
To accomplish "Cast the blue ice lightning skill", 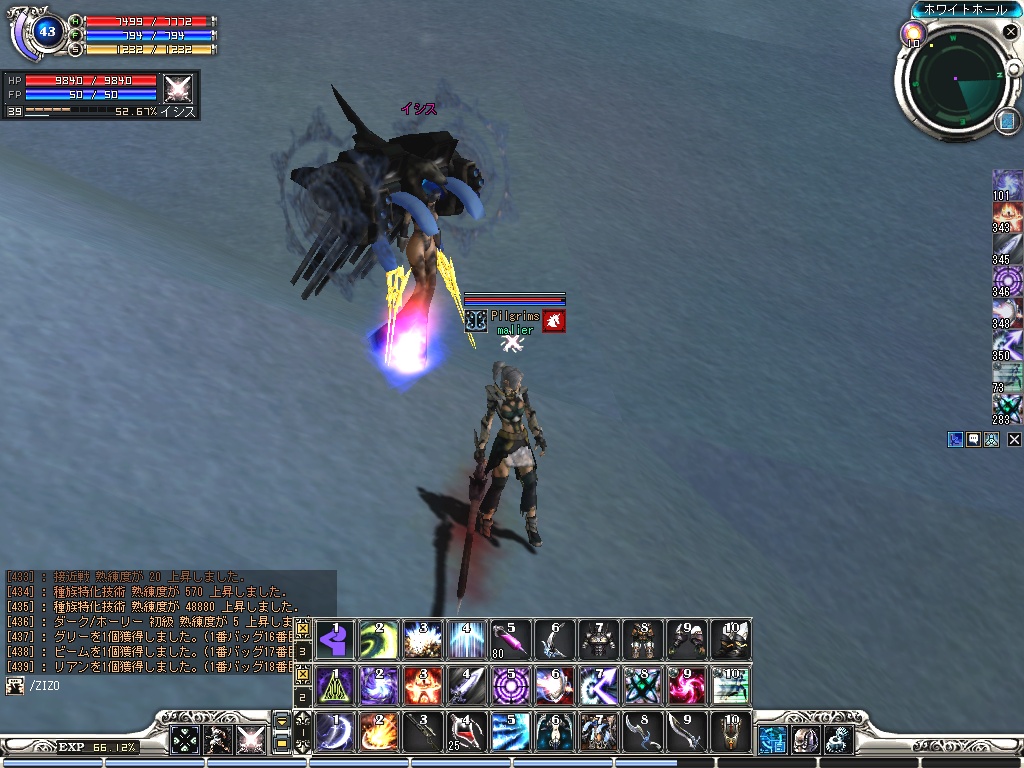I will pyautogui.click(x=511, y=731).
